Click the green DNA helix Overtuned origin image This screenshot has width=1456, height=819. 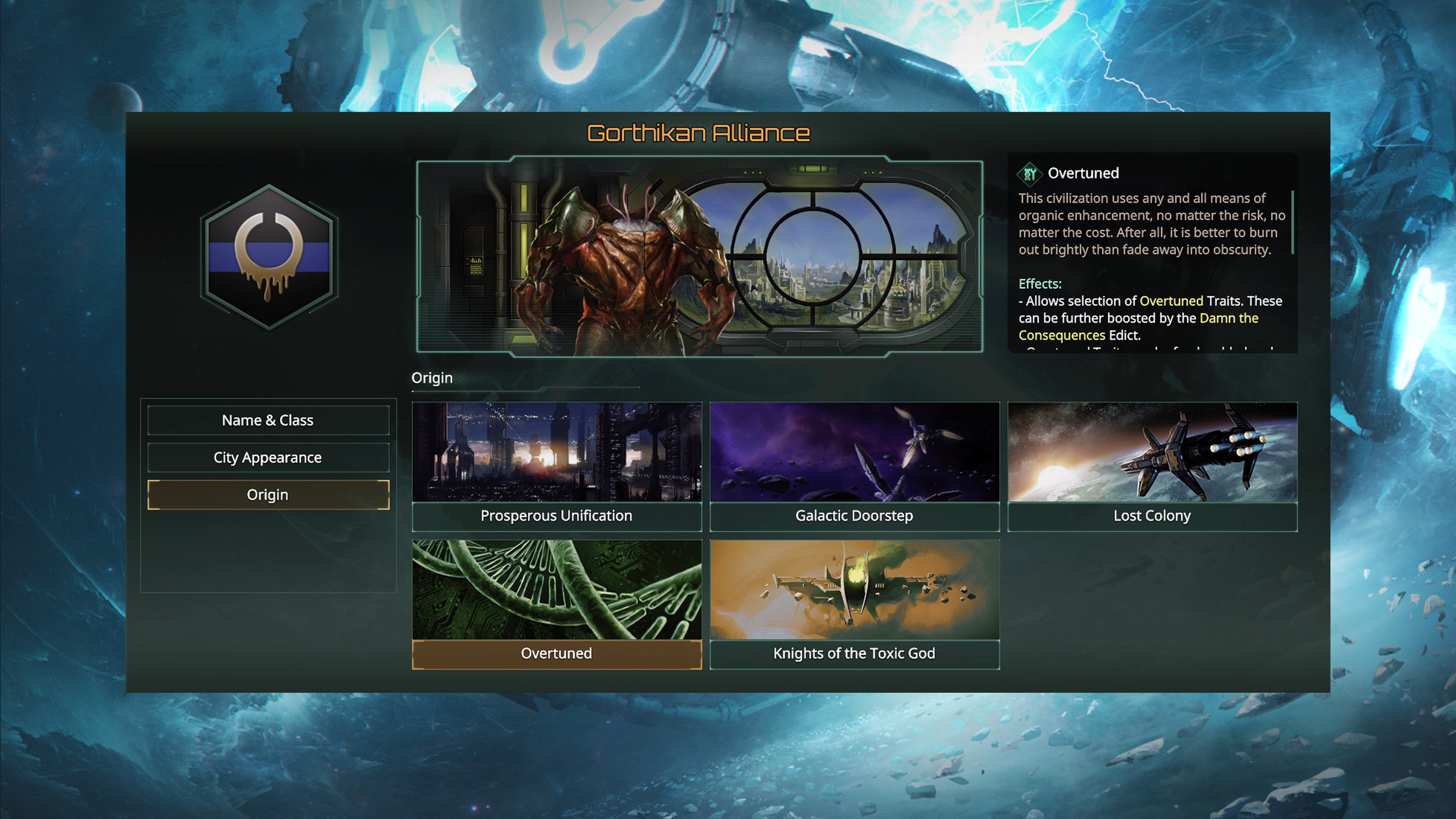coord(557,591)
